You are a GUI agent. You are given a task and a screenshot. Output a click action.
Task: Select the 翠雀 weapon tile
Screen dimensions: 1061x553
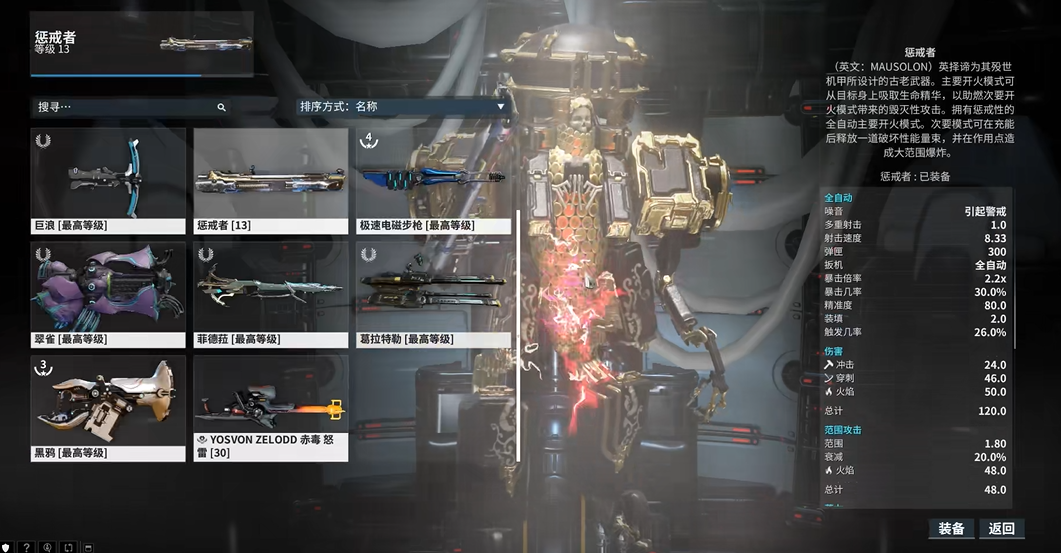click(108, 293)
